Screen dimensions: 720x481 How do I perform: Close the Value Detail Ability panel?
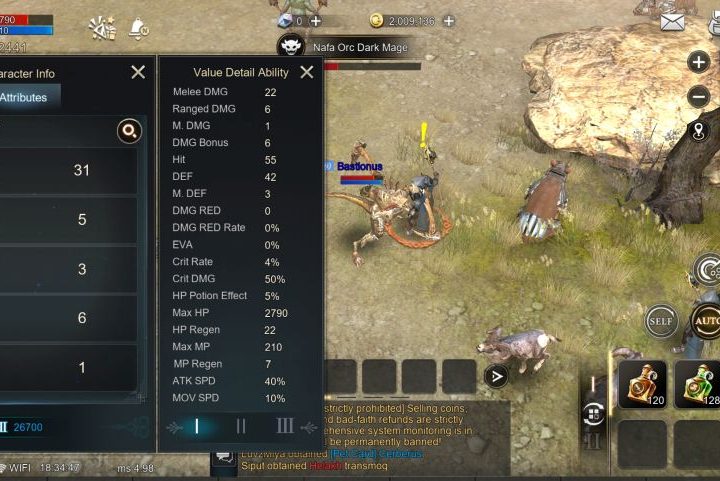(307, 72)
